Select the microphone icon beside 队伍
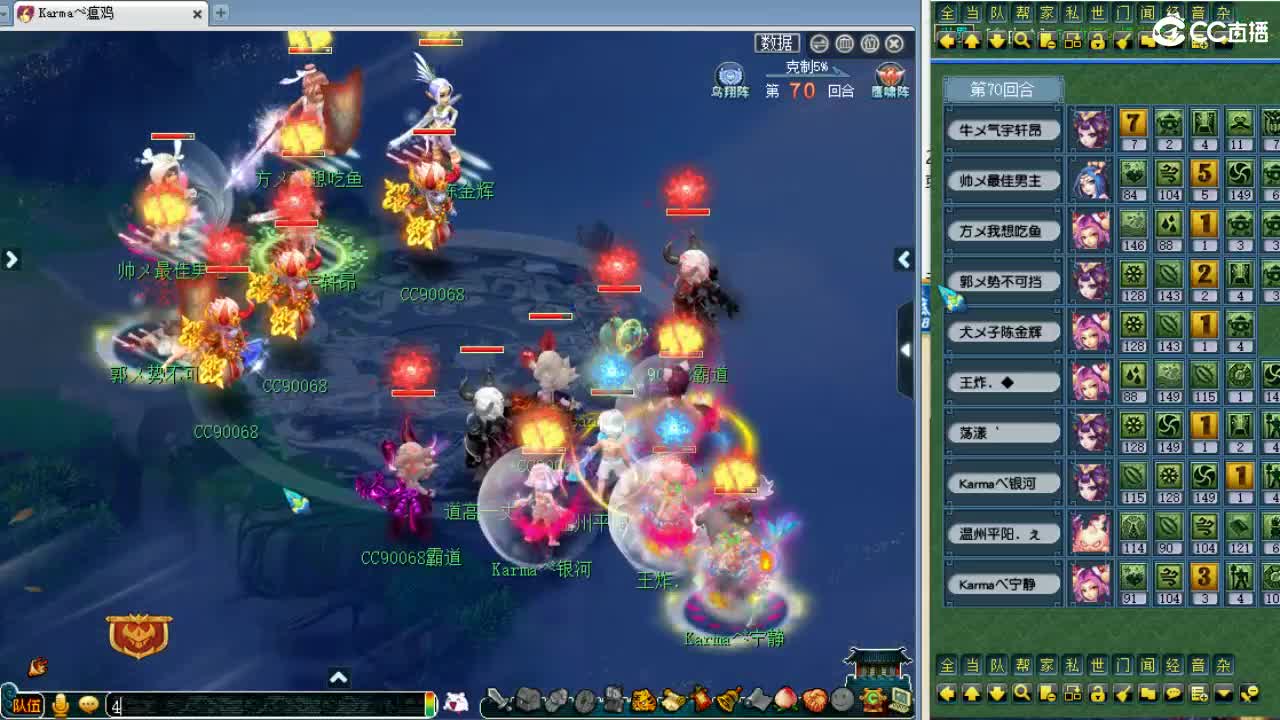 point(60,704)
